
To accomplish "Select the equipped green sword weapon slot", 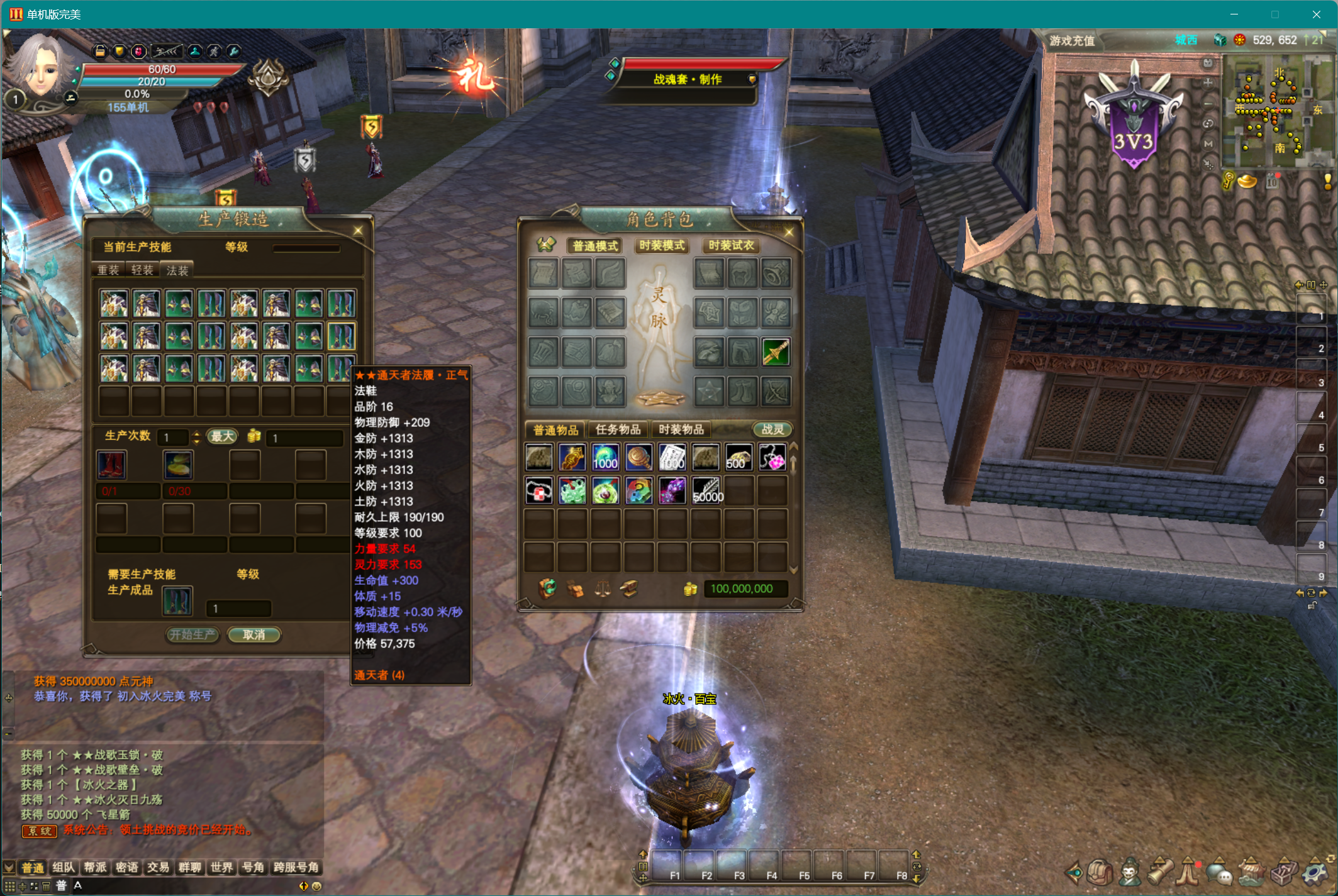I will click(776, 352).
